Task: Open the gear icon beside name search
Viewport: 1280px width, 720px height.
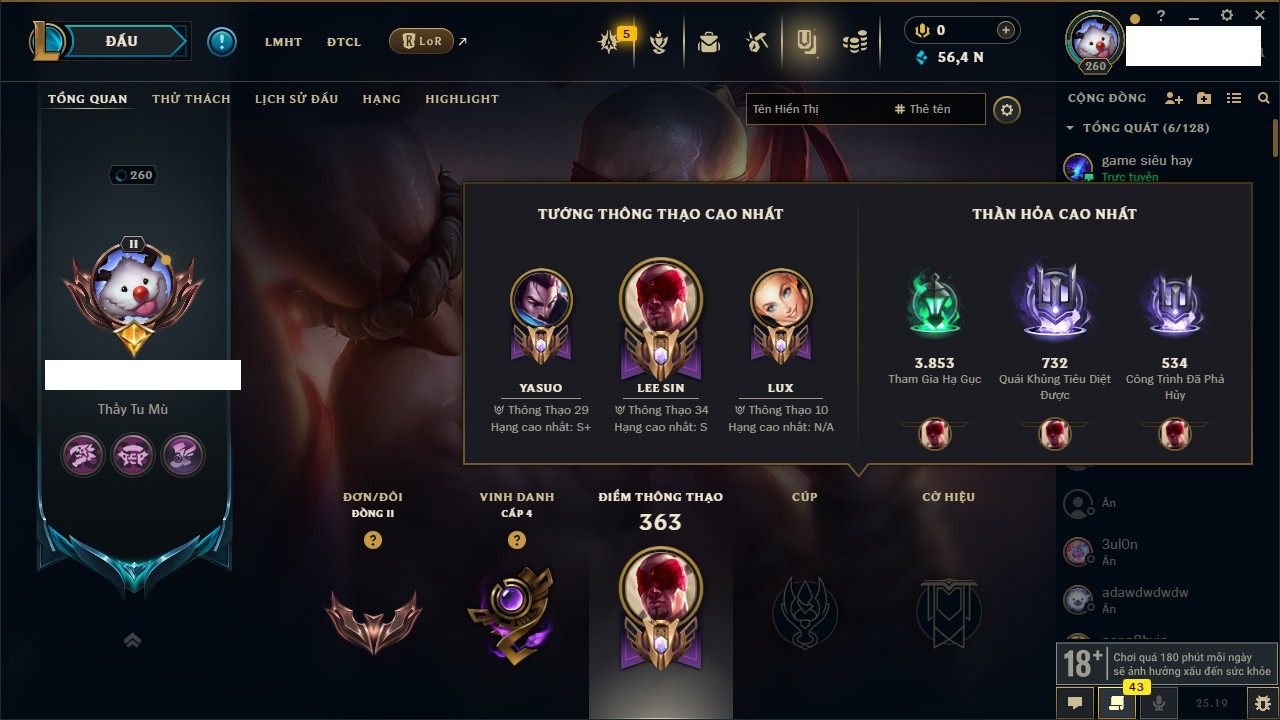Action: pos(1007,109)
